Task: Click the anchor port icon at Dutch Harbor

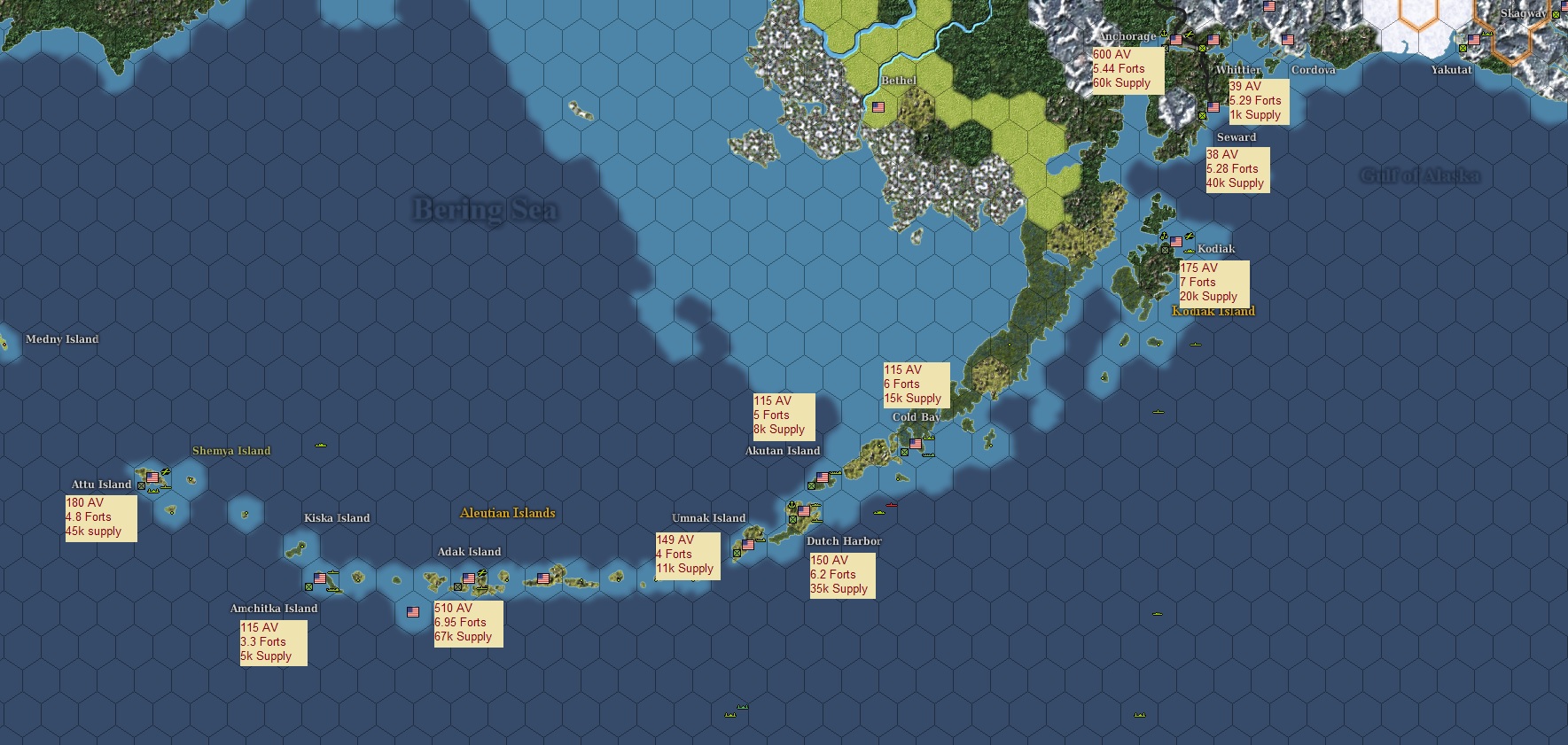Action: coord(792,503)
